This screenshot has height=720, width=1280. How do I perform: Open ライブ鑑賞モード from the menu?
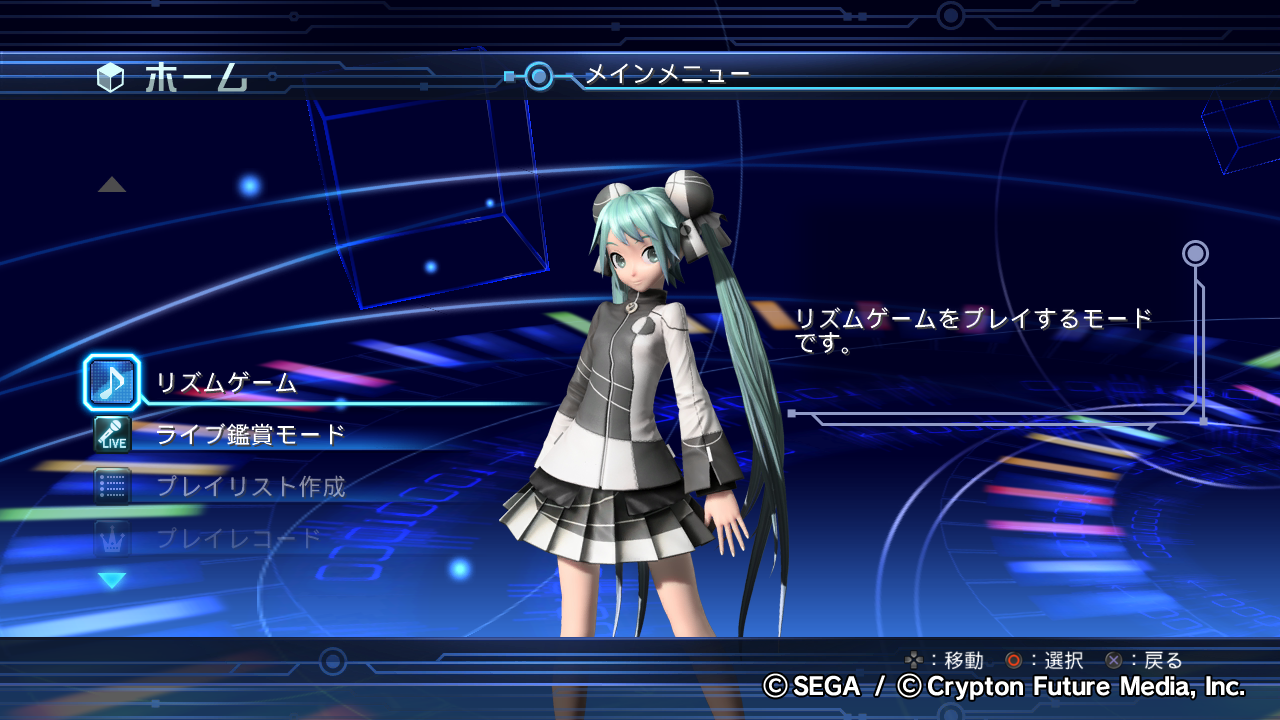pyautogui.click(x=250, y=435)
